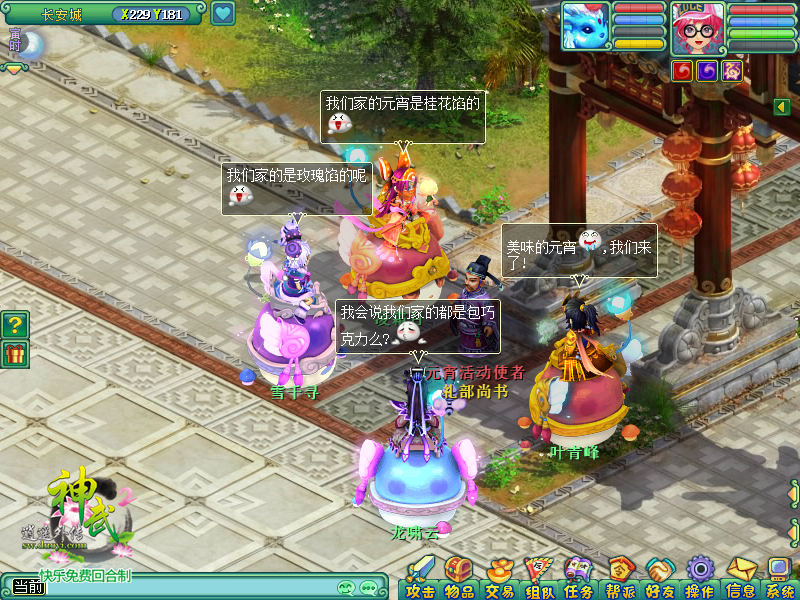This screenshot has height=600, width=800.
Task: Click the 长安城 map name bar
Action: pos(62,14)
